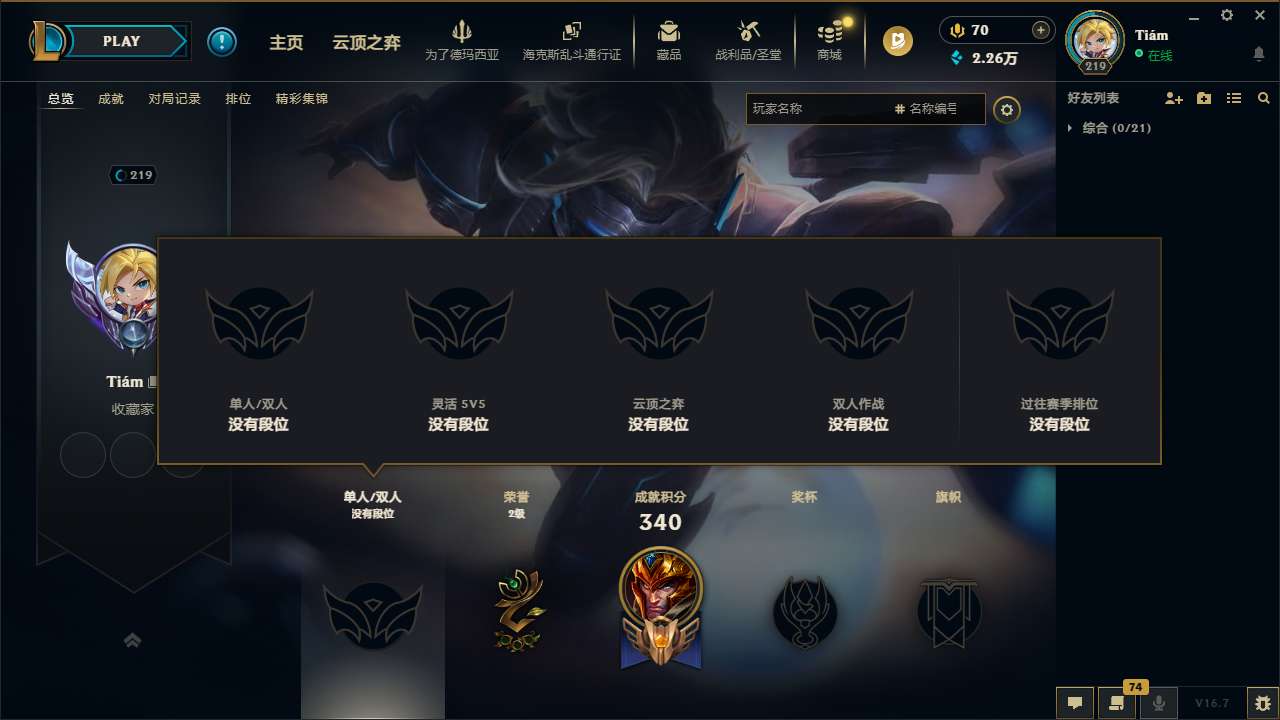Open the 对局记录 match history tab
The height and width of the screenshot is (720, 1280).
coord(175,98)
